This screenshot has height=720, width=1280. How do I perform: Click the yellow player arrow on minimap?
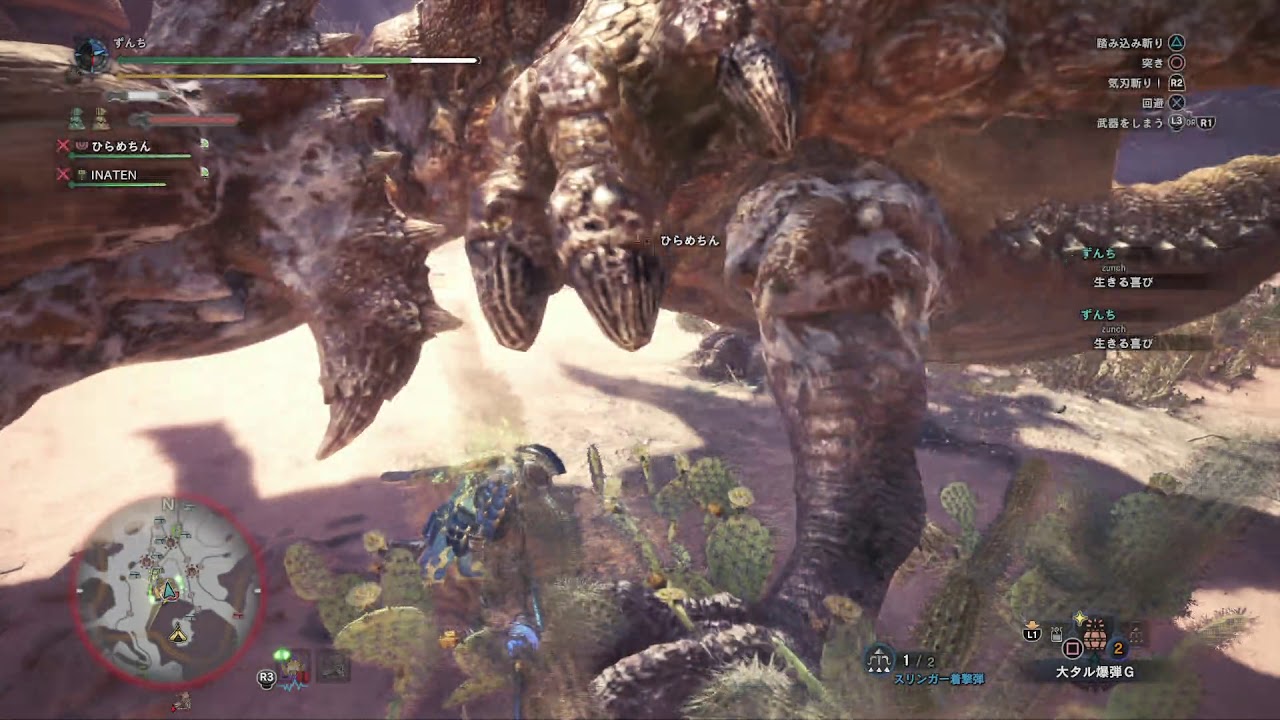coord(178,634)
